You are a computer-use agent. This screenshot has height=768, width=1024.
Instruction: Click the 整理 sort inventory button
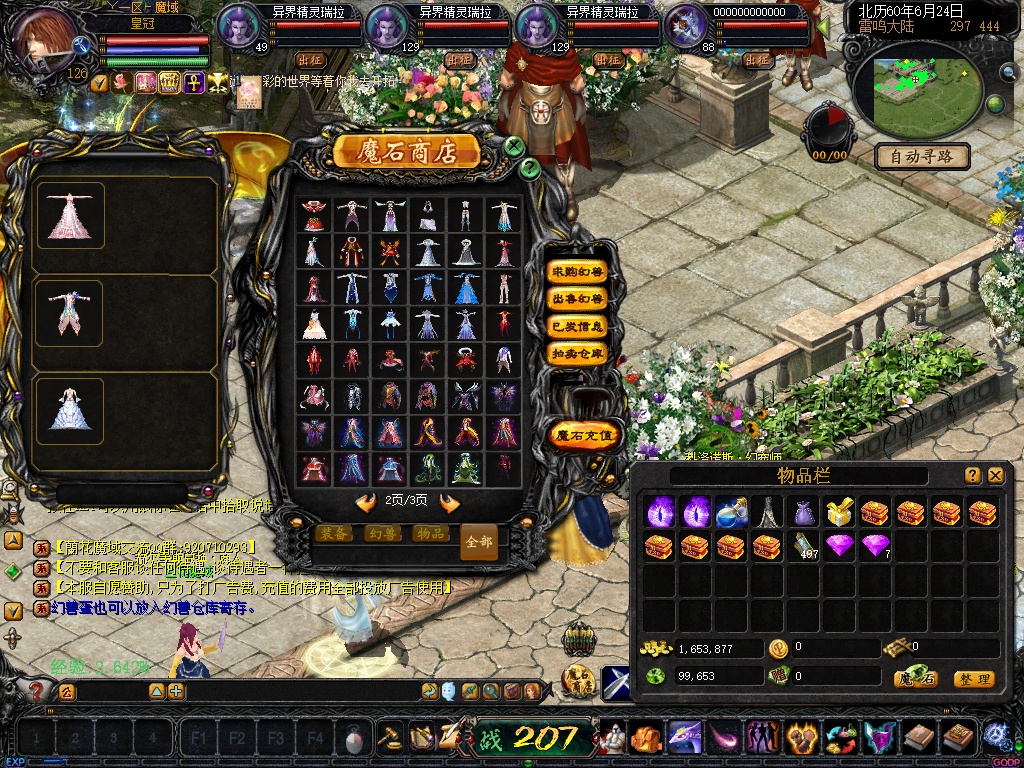[973, 679]
